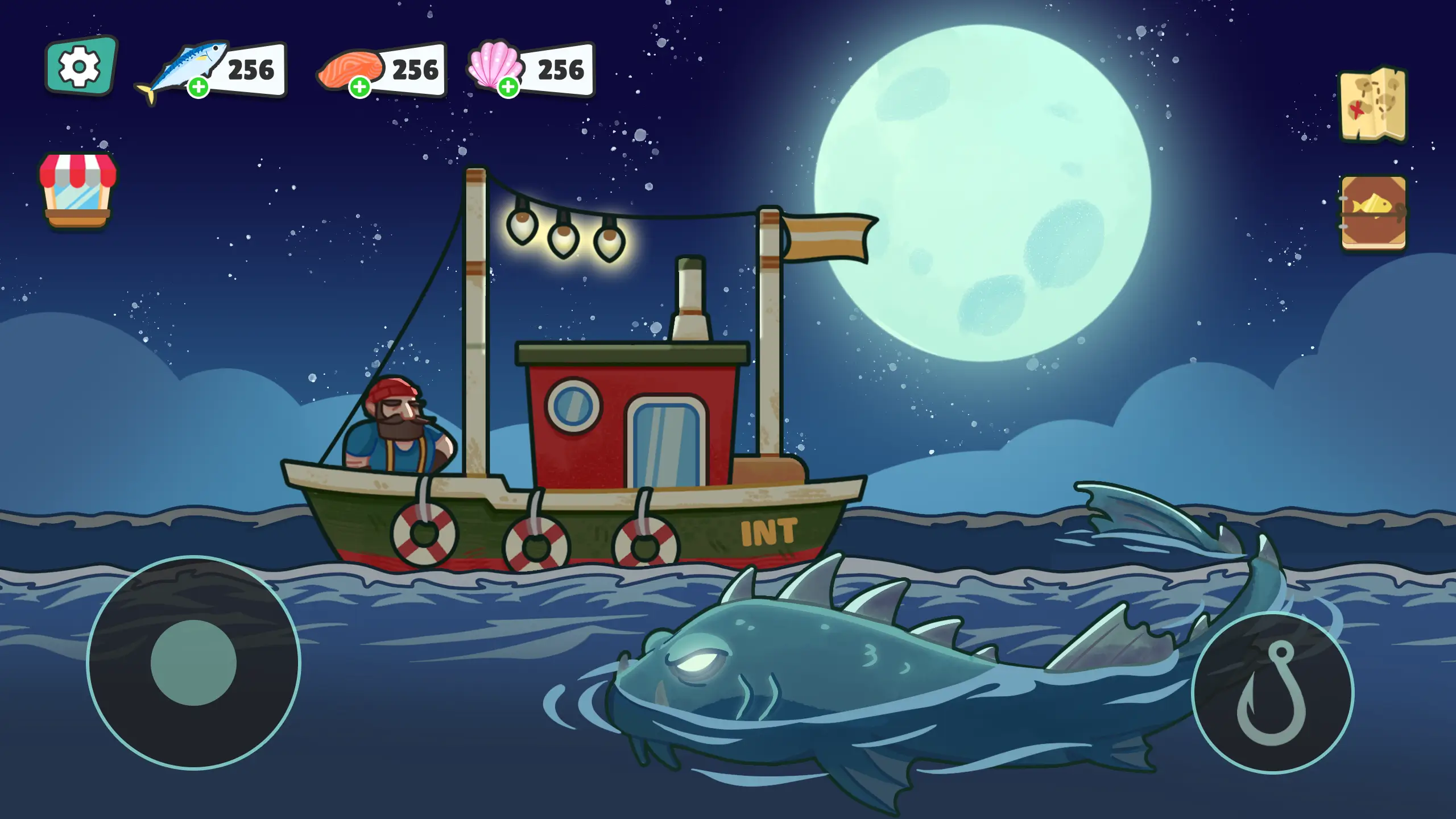Add seashells using its green plus button

coord(509,86)
